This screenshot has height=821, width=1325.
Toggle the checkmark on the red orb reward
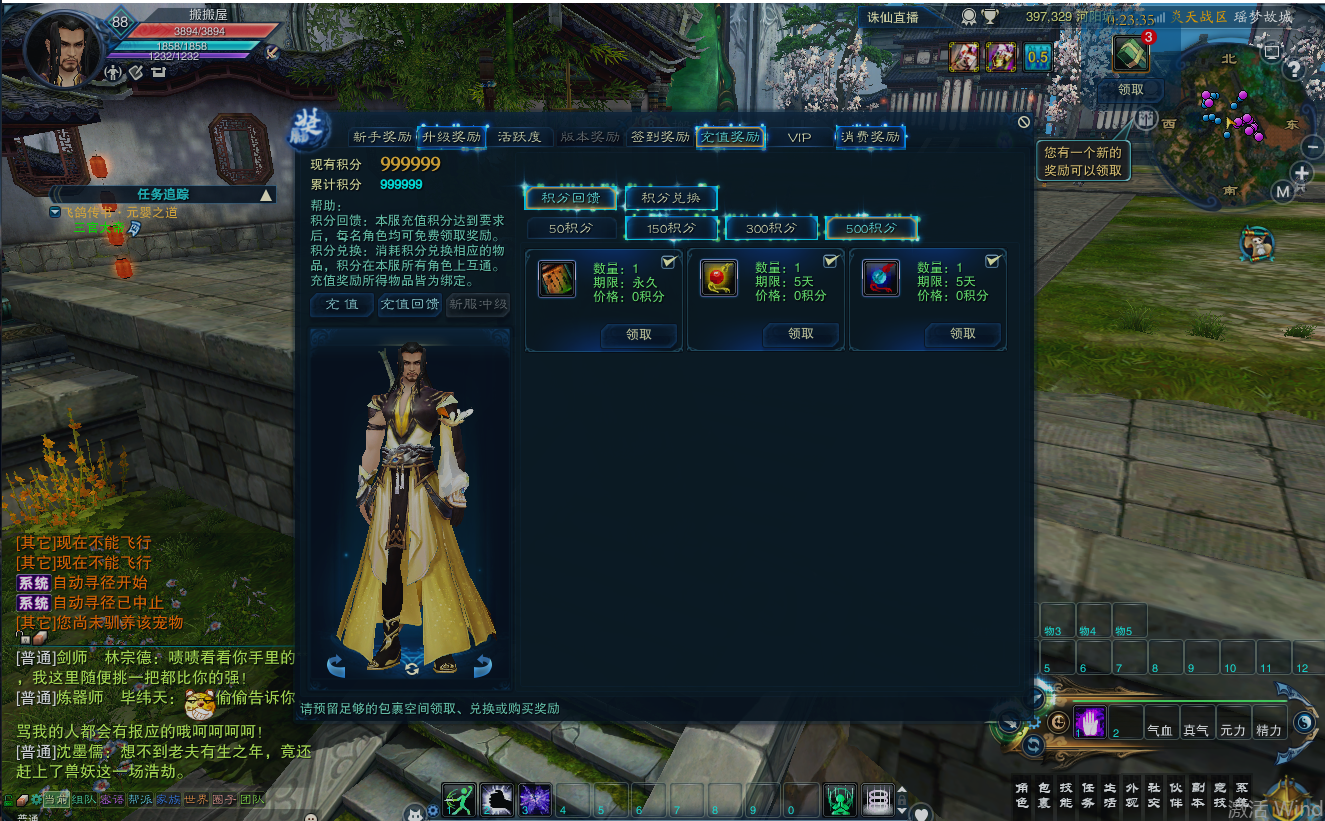tap(829, 261)
